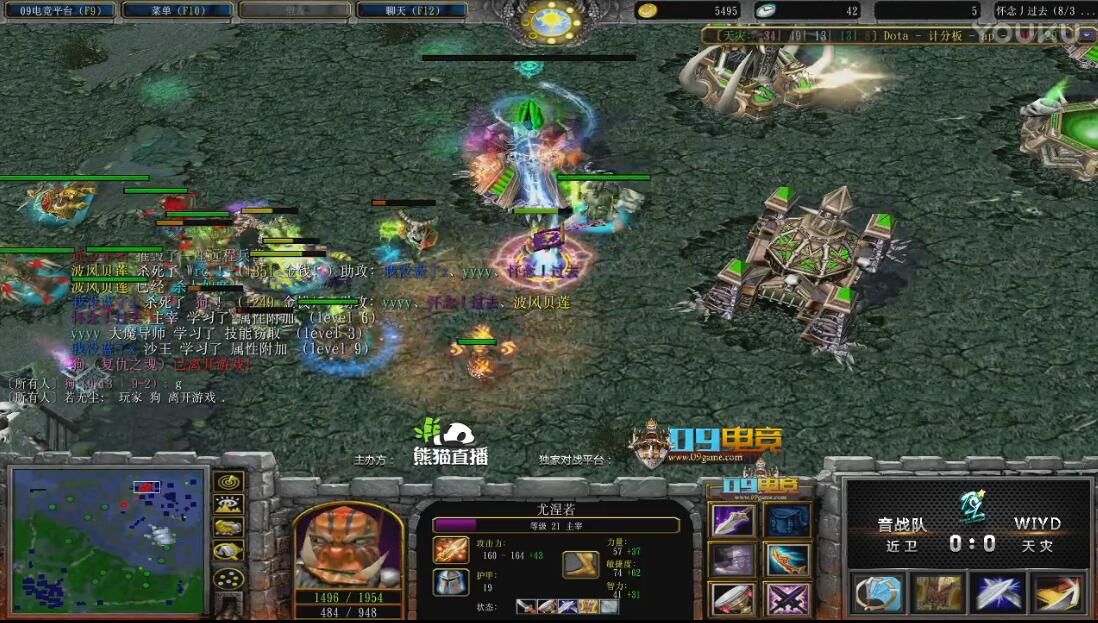Select the drum item in inventory
This screenshot has height=623, width=1098.
click(x=733, y=598)
